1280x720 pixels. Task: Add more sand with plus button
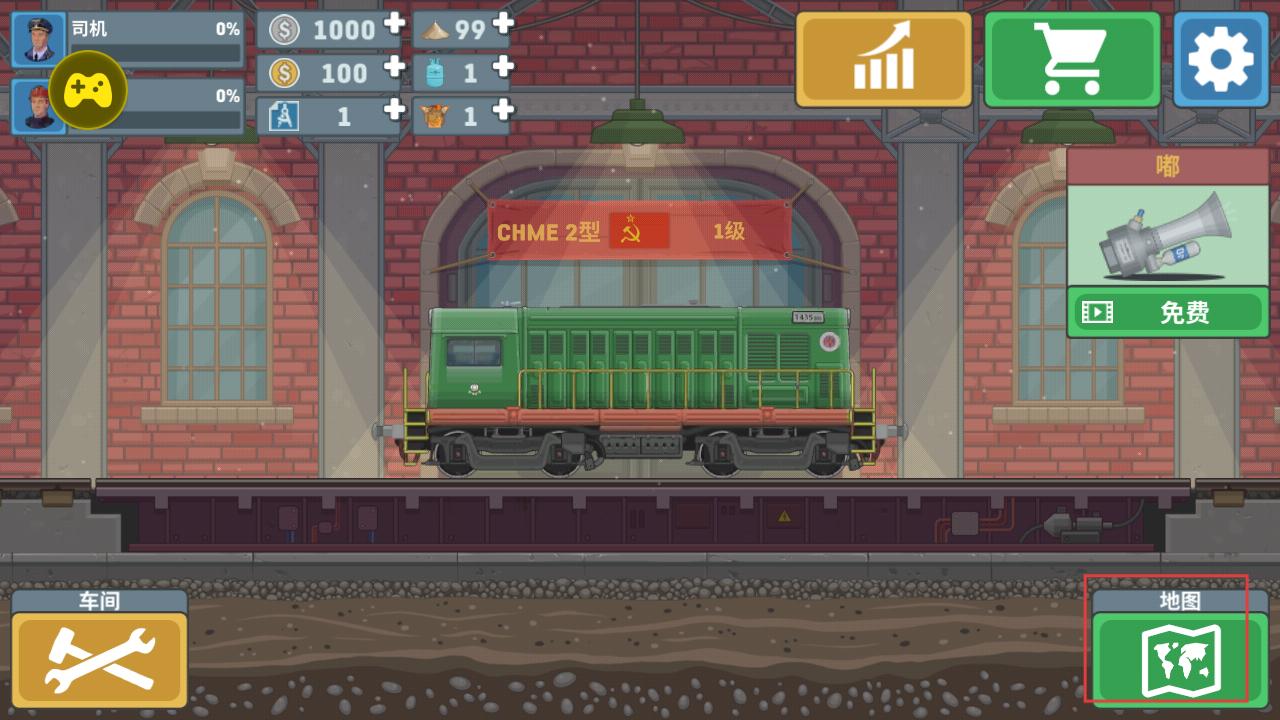(503, 24)
